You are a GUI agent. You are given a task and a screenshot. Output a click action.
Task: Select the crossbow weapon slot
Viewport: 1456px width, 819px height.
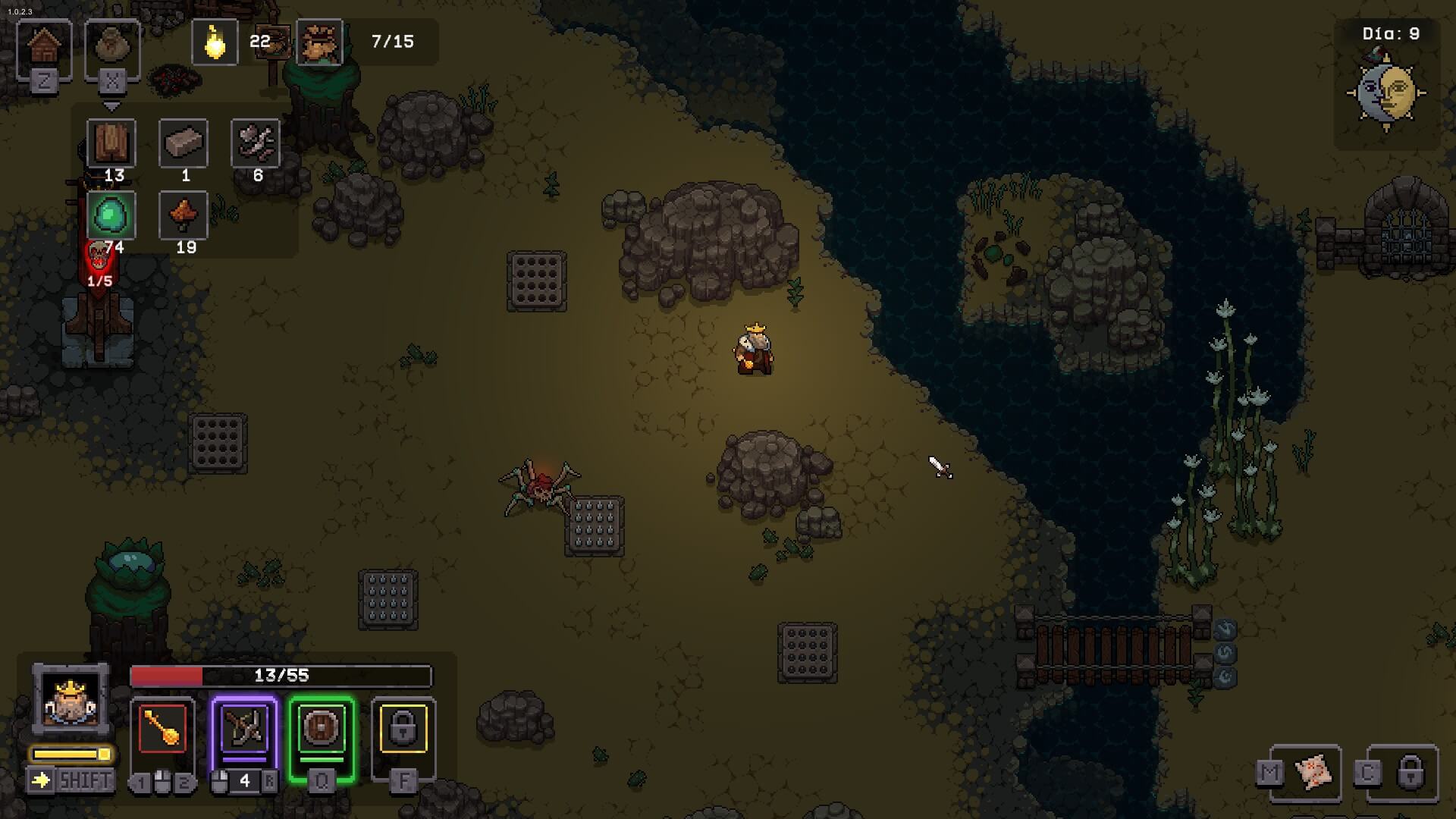pos(244,730)
